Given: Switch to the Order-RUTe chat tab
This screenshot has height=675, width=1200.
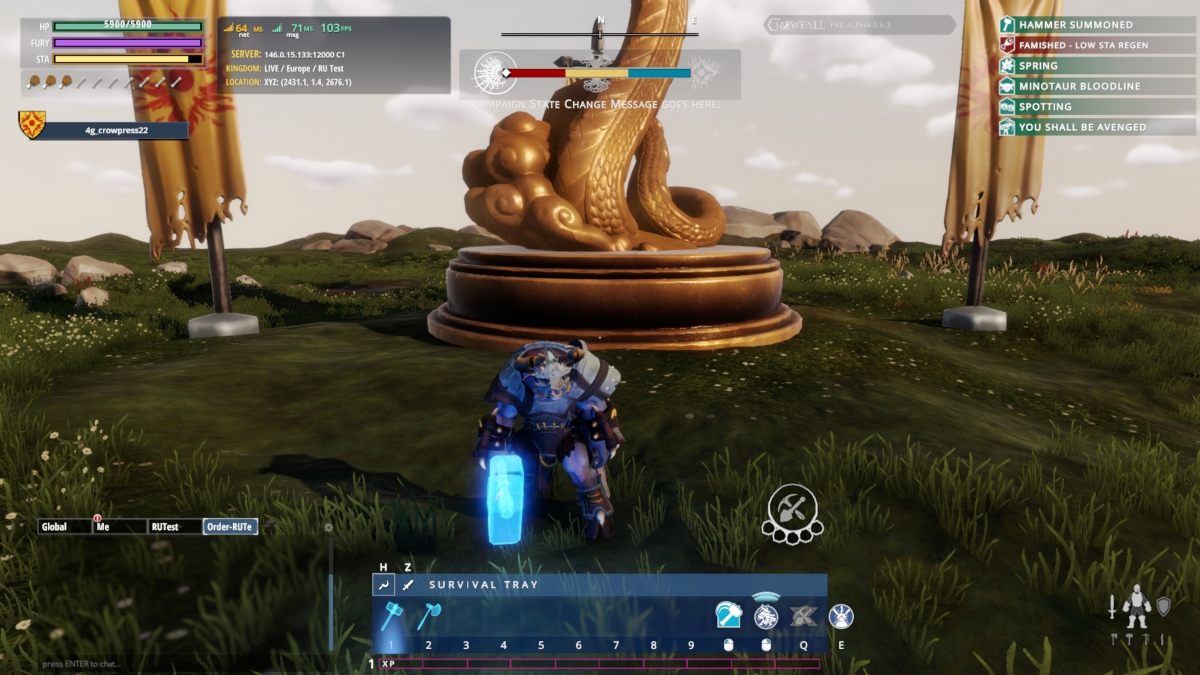Looking at the screenshot, I should coord(230,527).
